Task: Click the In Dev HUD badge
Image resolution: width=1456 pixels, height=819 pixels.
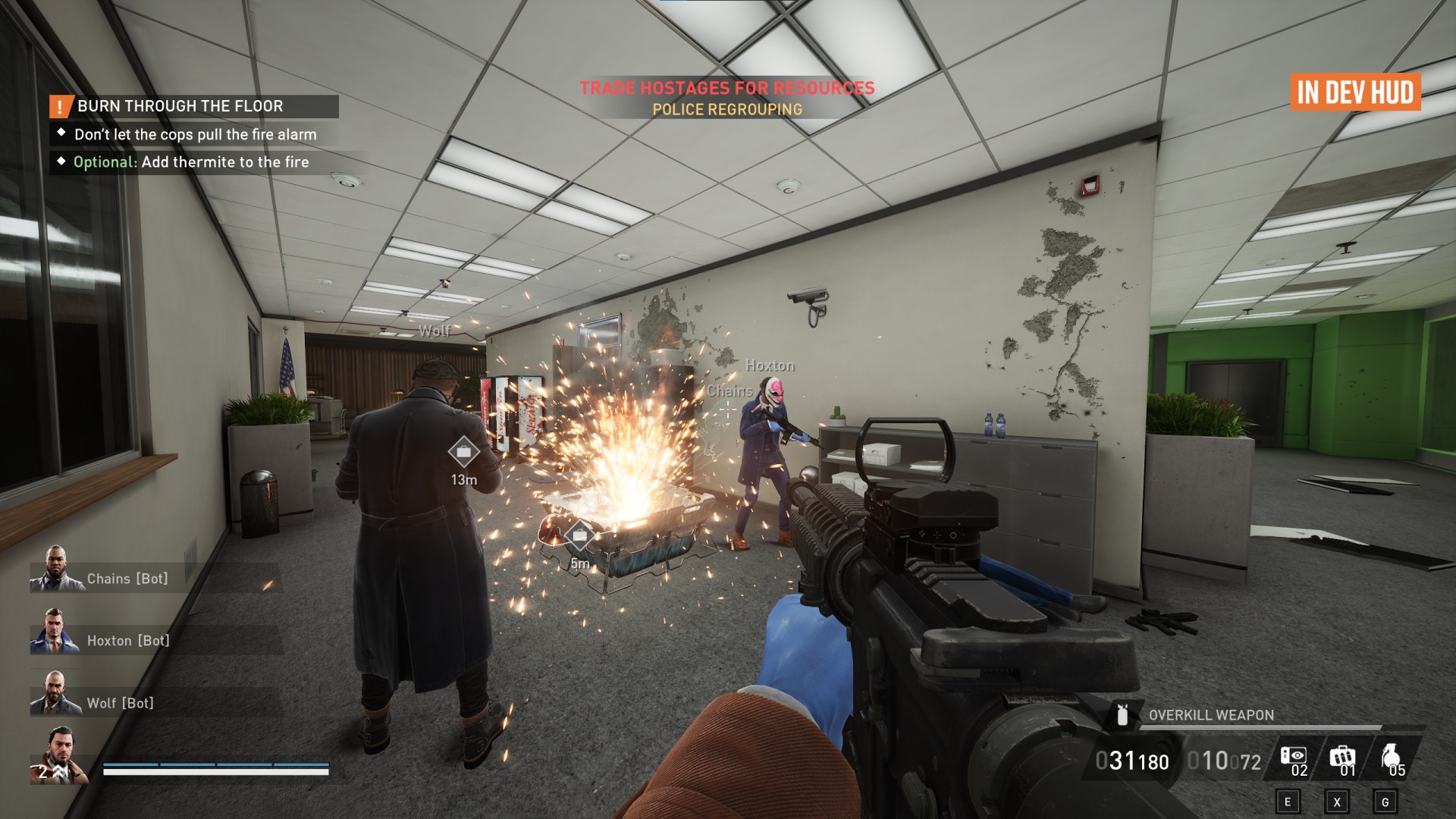Action: pos(1355,93)
